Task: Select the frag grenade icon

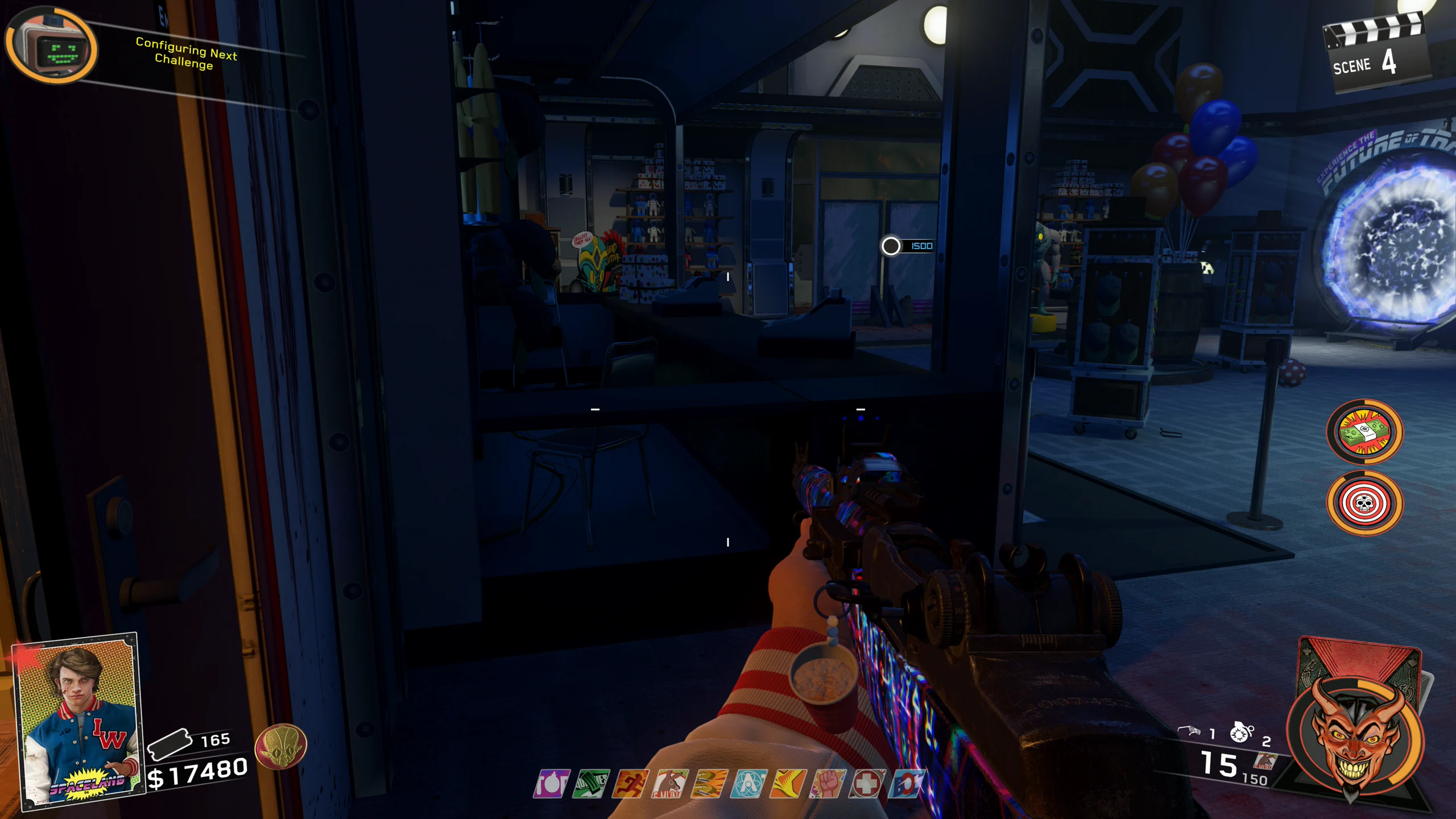Action: tap(1241, 733)
